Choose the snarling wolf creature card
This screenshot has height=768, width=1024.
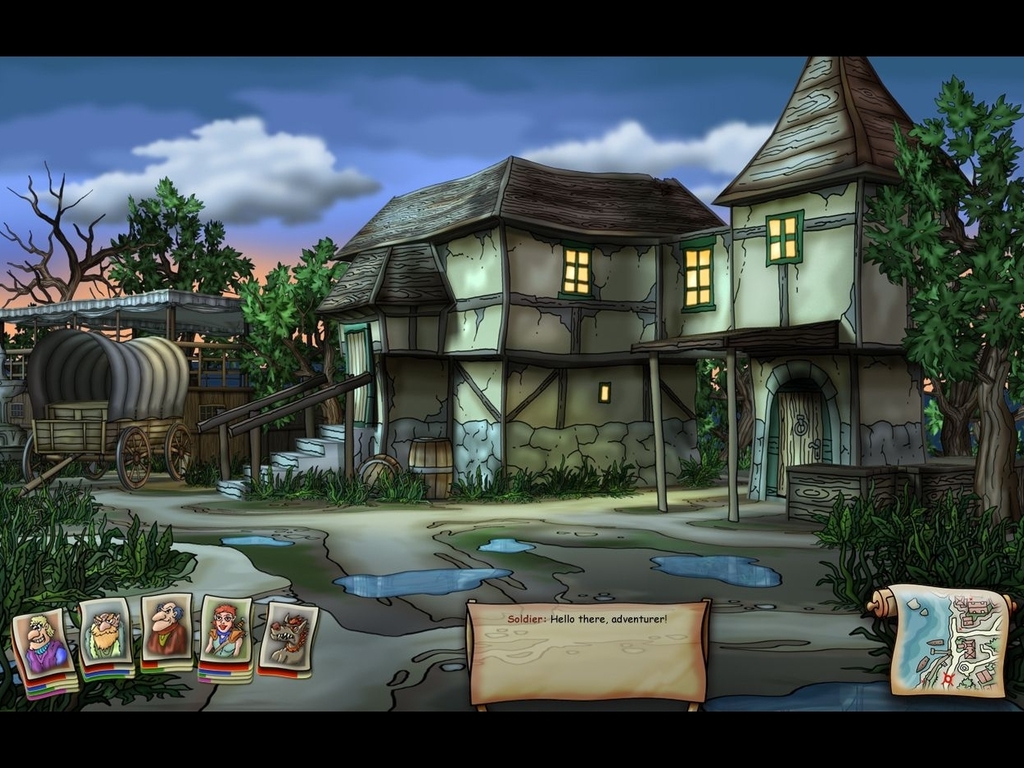[288, 636]
